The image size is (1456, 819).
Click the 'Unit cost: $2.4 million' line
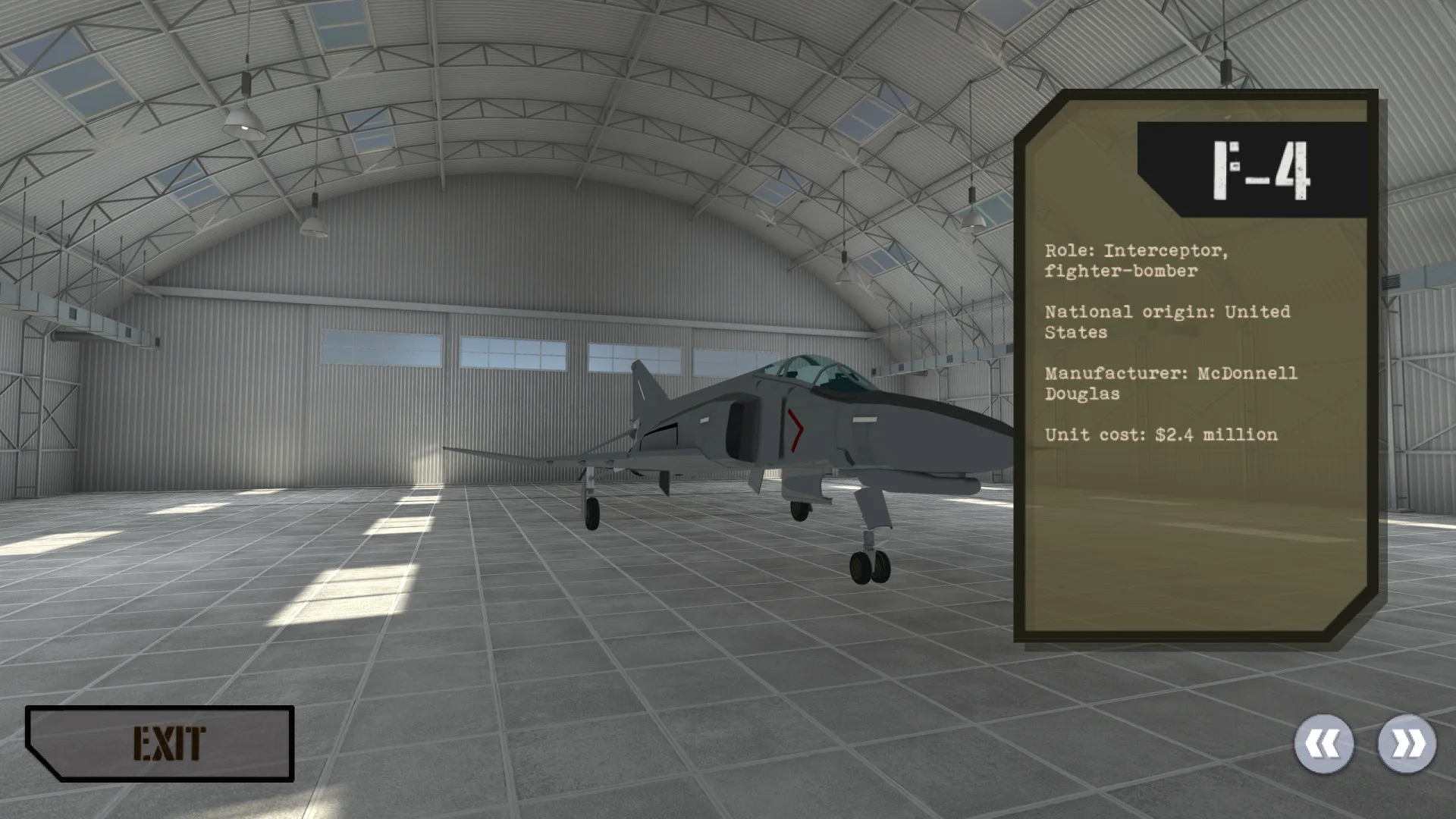(x=1160, y=435)
